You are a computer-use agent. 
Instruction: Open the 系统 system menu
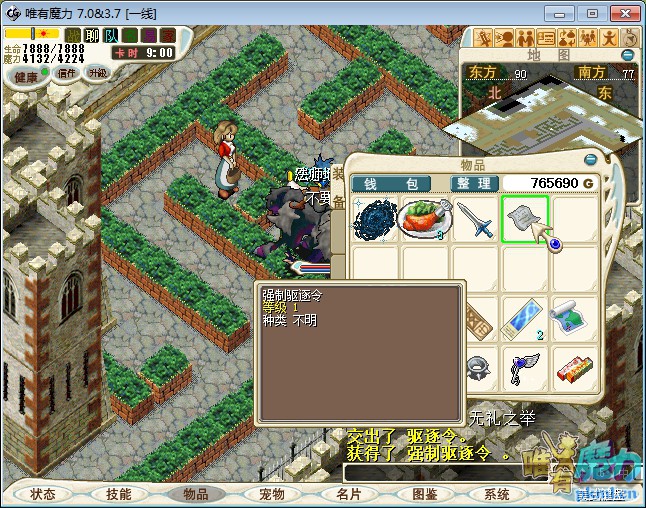pyautogui.click(x=497, y=494)
